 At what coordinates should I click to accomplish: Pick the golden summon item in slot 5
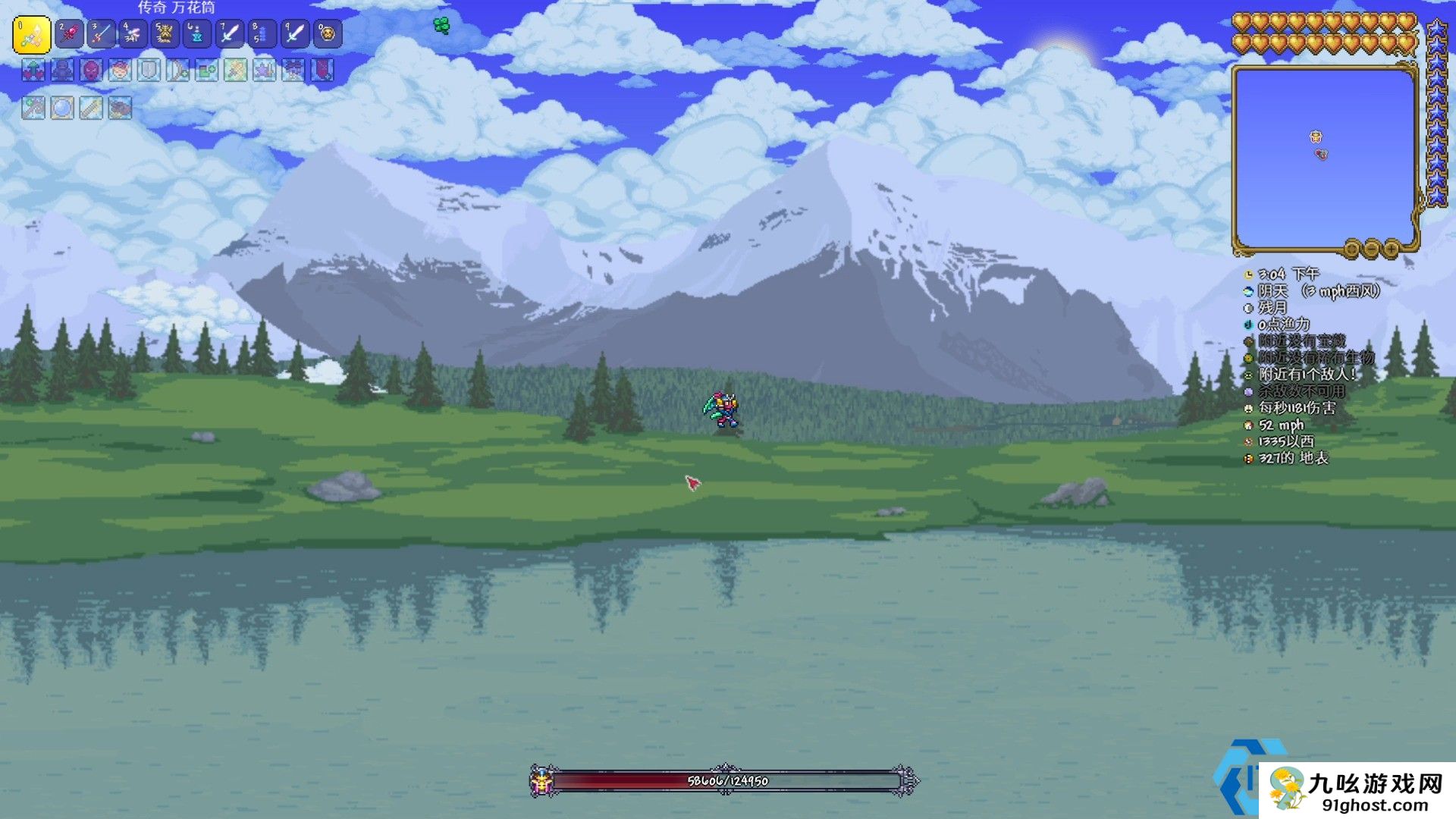[x=165, y=34]
